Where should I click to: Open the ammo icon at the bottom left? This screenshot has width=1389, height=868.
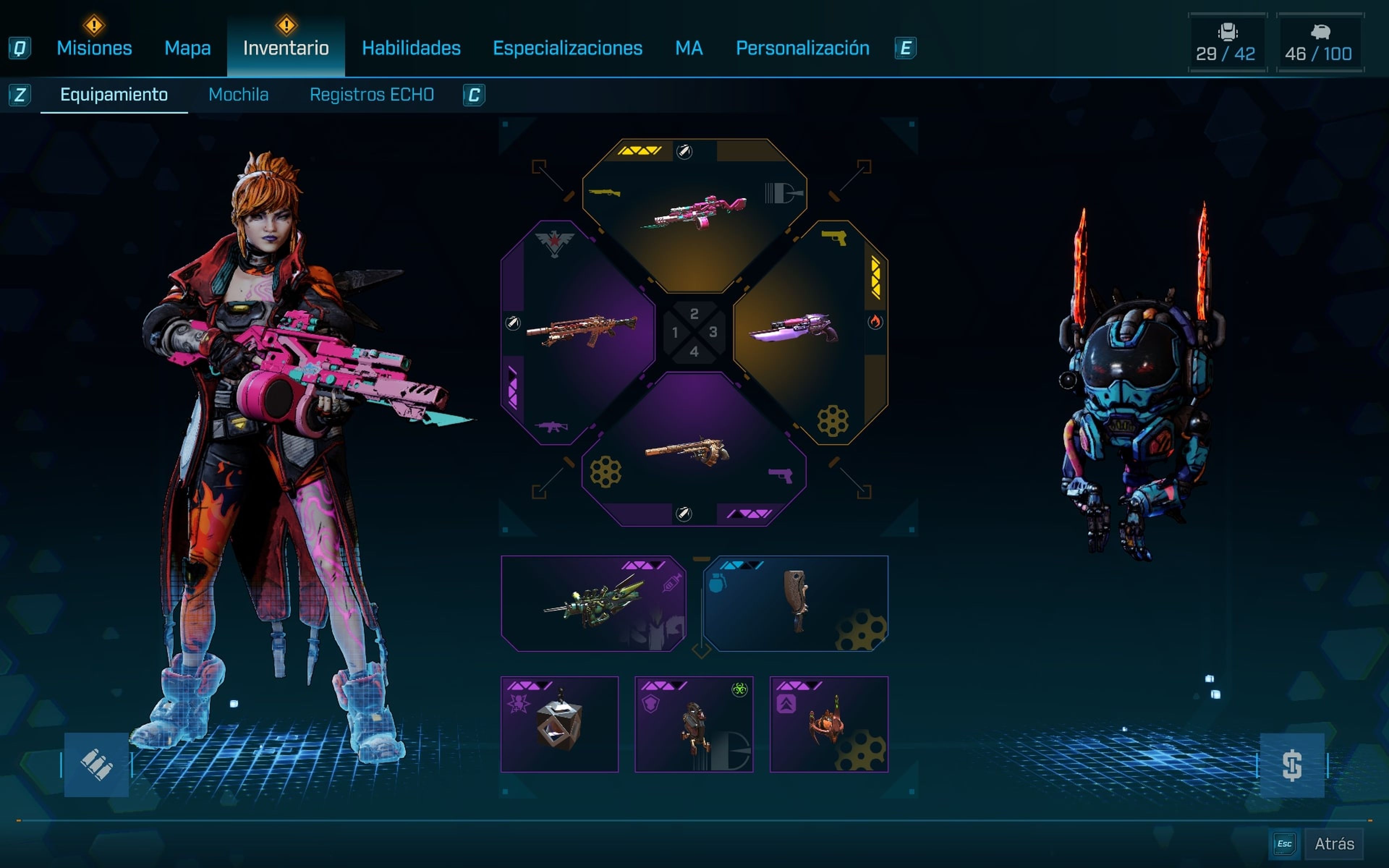coord(97,766)
